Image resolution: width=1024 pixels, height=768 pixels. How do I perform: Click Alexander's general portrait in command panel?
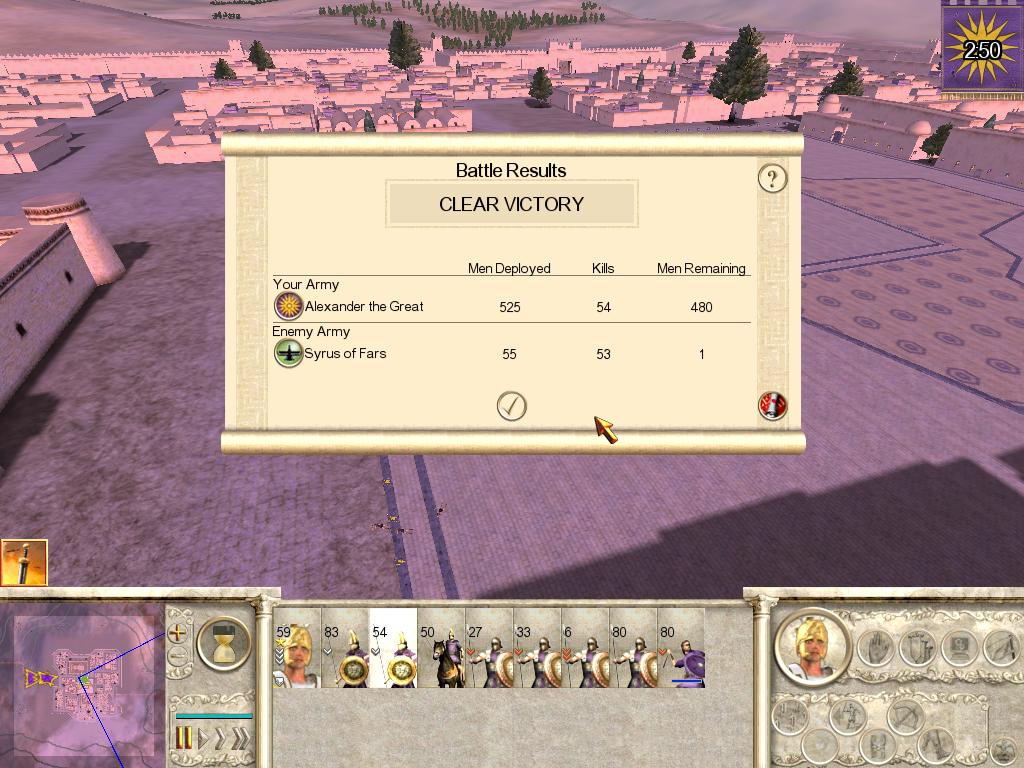point(812,646)
